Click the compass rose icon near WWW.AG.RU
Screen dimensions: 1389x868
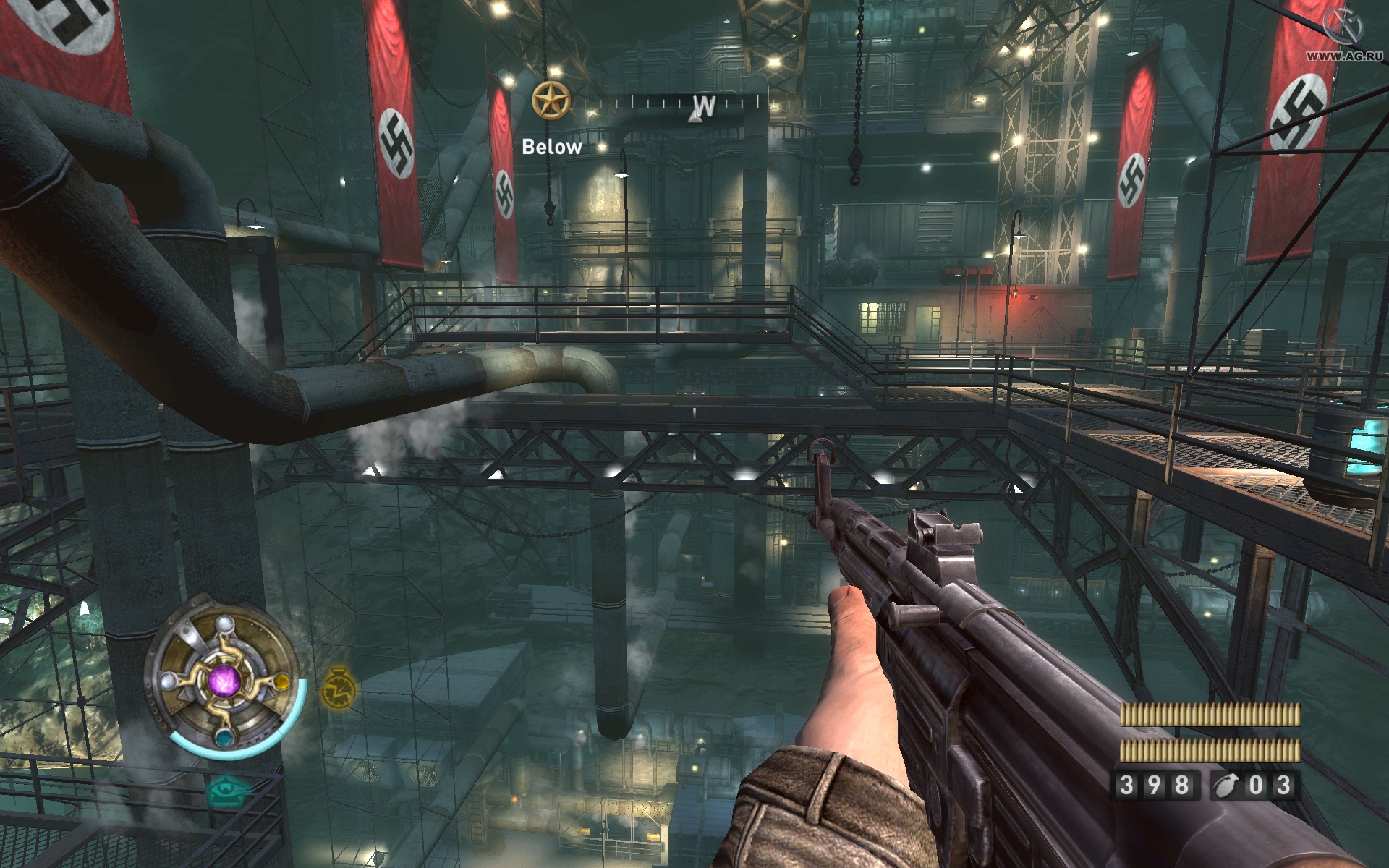pyautogui.click(x=1342, y=25)
